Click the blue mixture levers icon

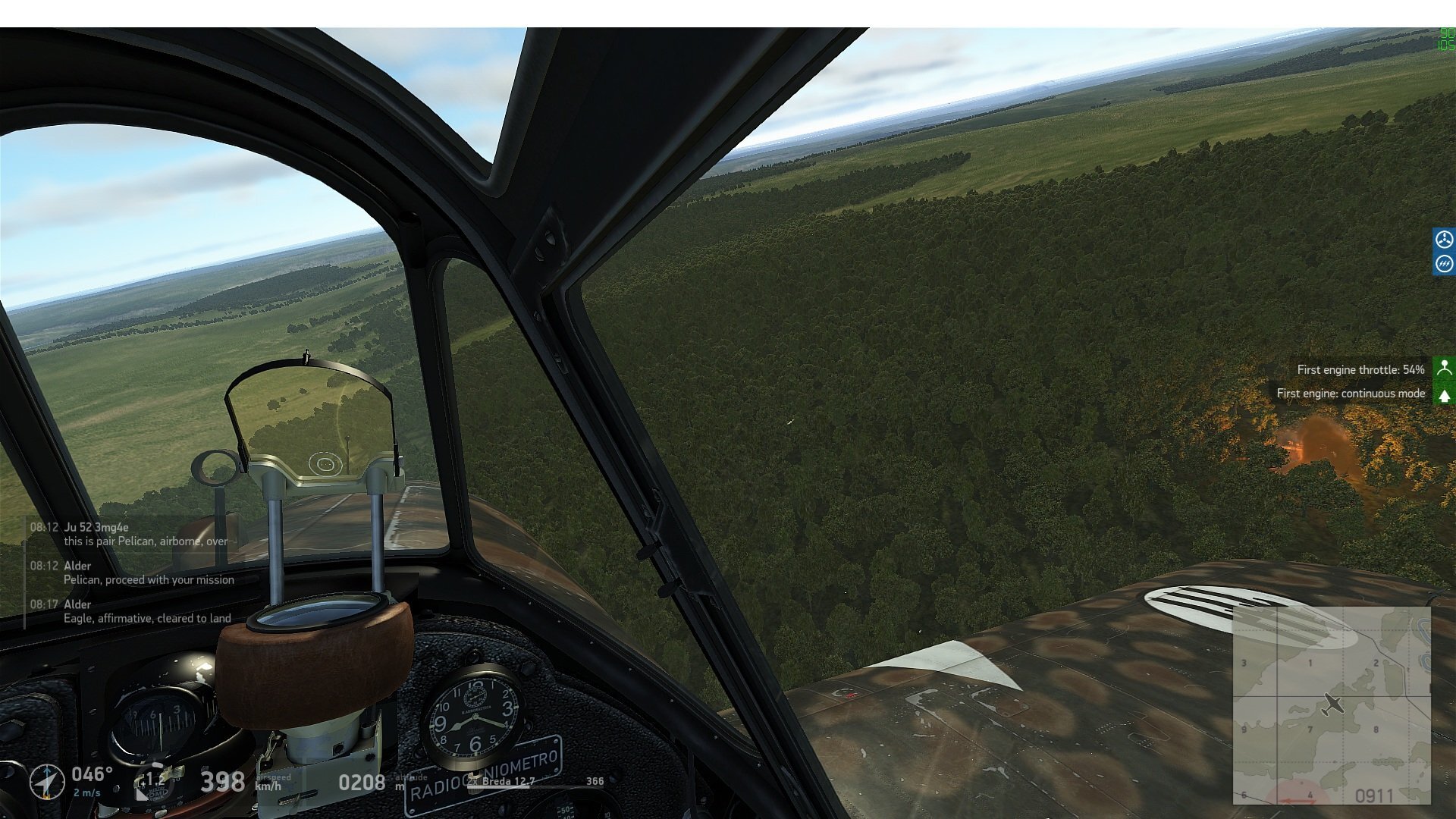(x=1445, y=265)
